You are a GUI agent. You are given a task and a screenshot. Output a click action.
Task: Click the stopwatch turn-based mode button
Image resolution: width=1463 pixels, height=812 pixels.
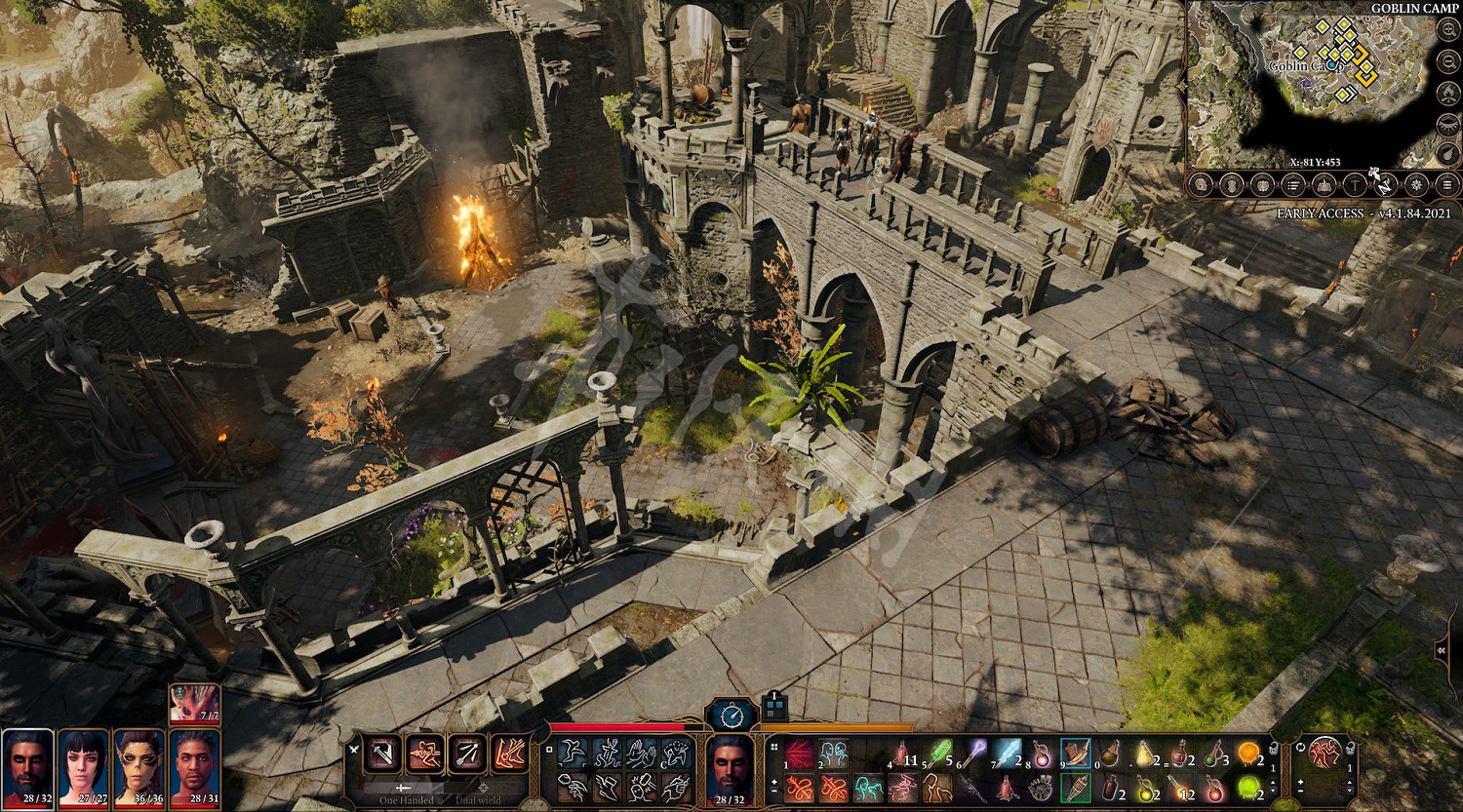(x=731, y=715)
